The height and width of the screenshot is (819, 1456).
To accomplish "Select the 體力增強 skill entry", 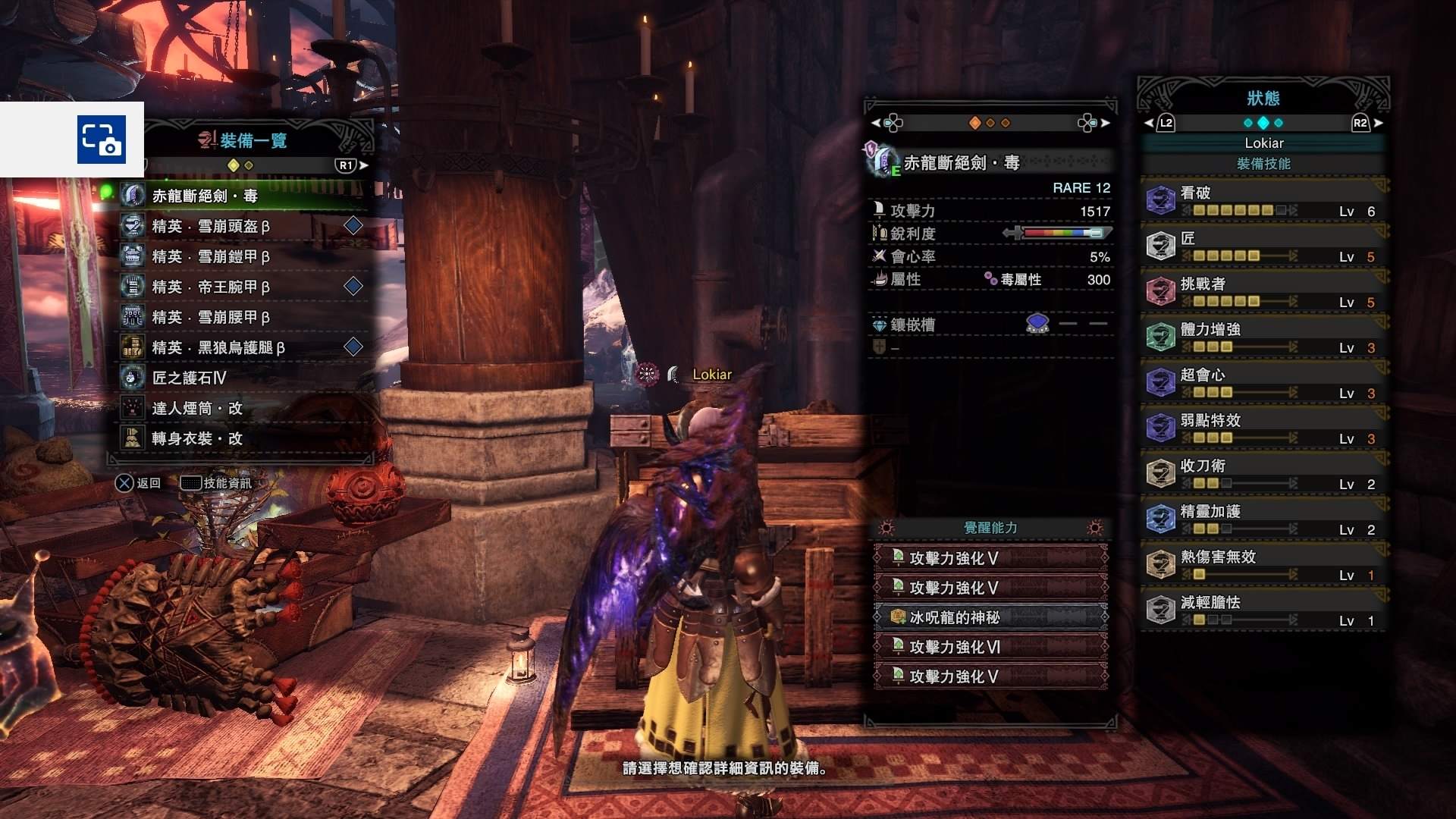I will click(1263, 337).
